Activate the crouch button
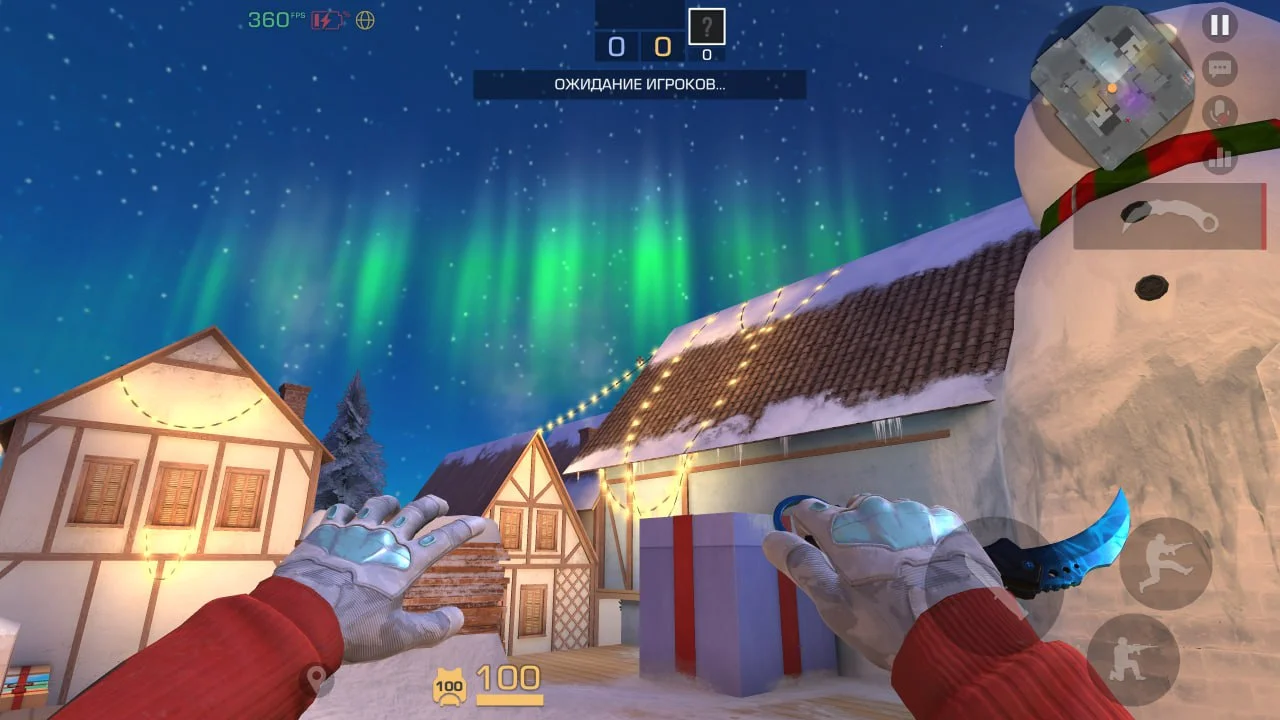This screenshot has width=1280, height=720. pyautogui.click(x=1133, y=660)
